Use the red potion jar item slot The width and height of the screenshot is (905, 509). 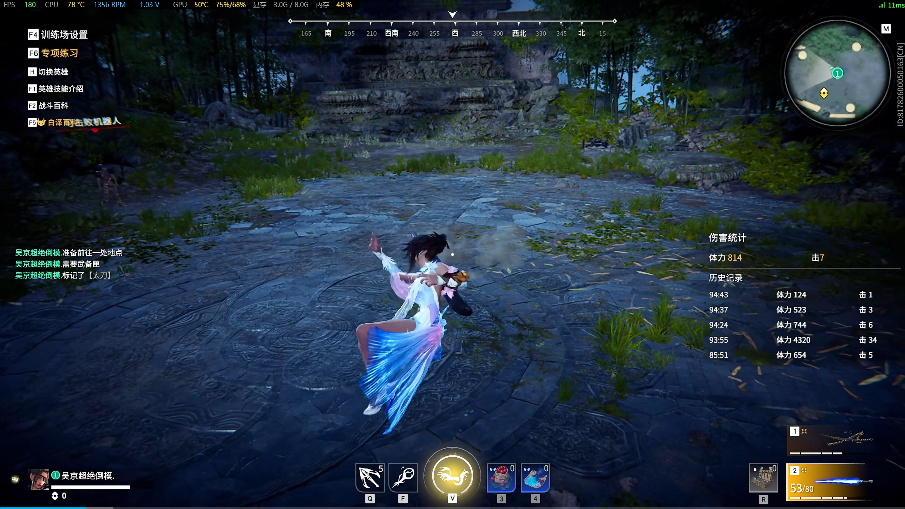(501, 478)
